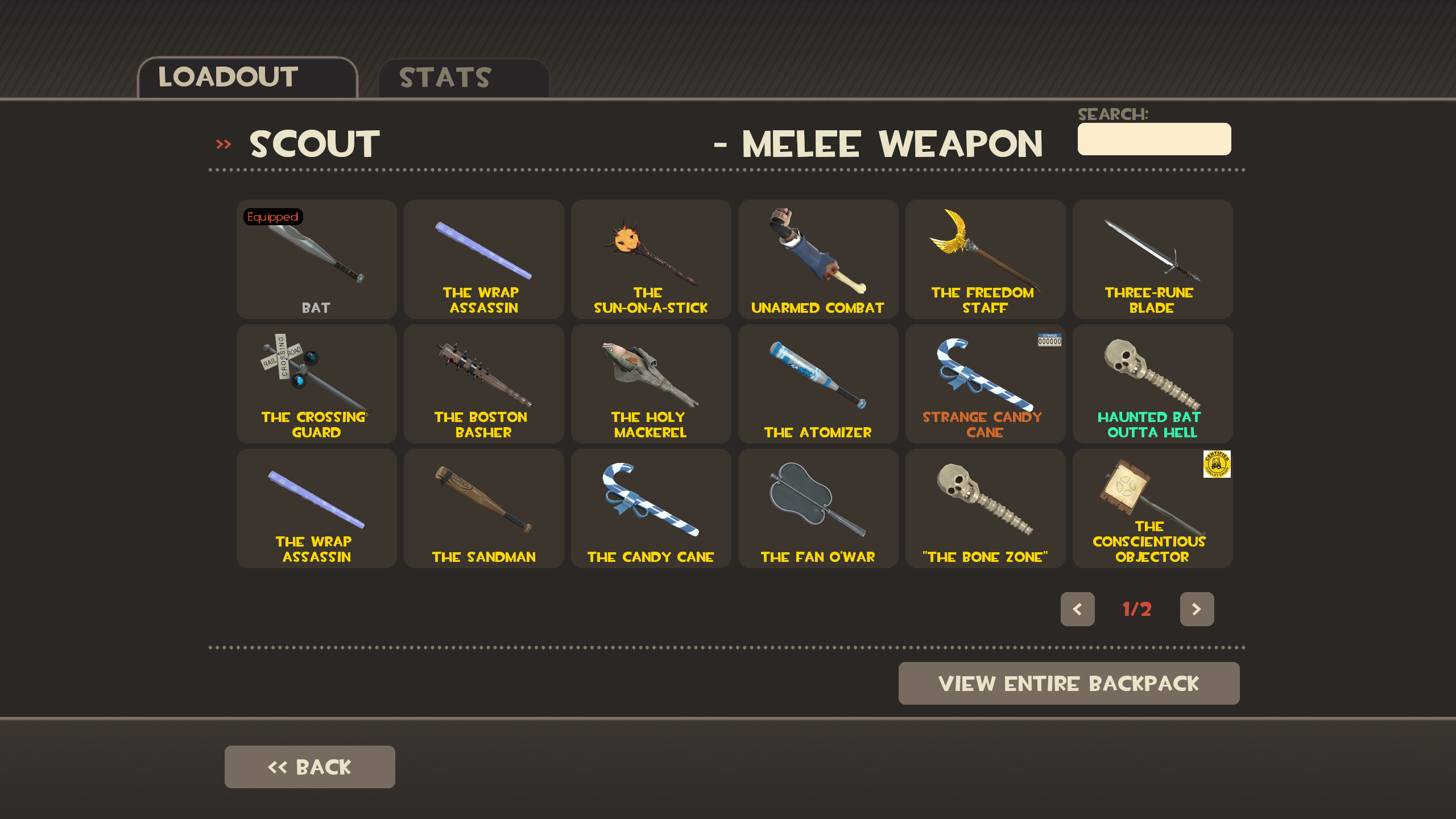Switch to the Stats tab
The width and height of the screenshot is (1456, 819).
[x=445, y=77]
